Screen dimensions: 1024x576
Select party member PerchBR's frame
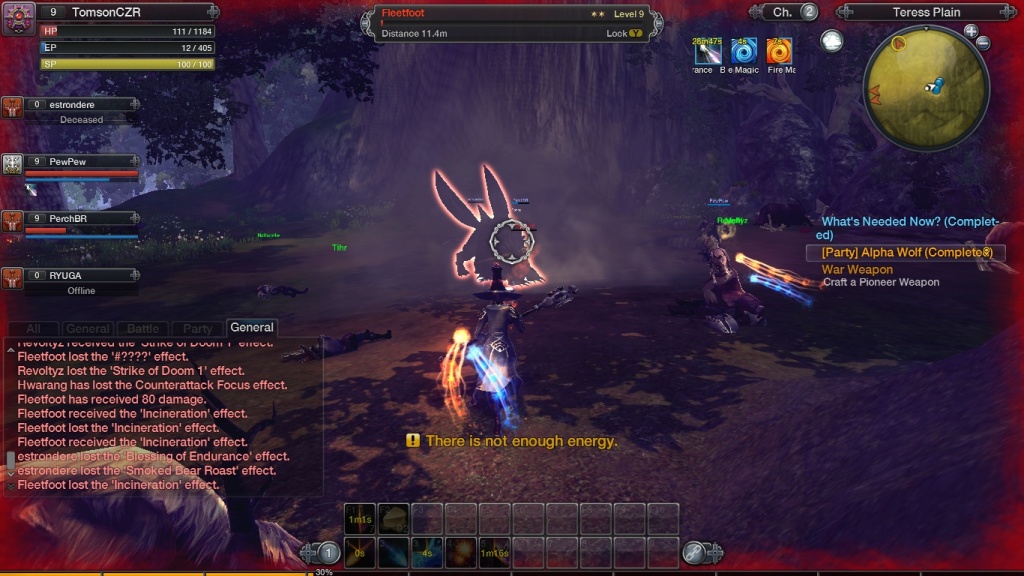tap(80, 223)
